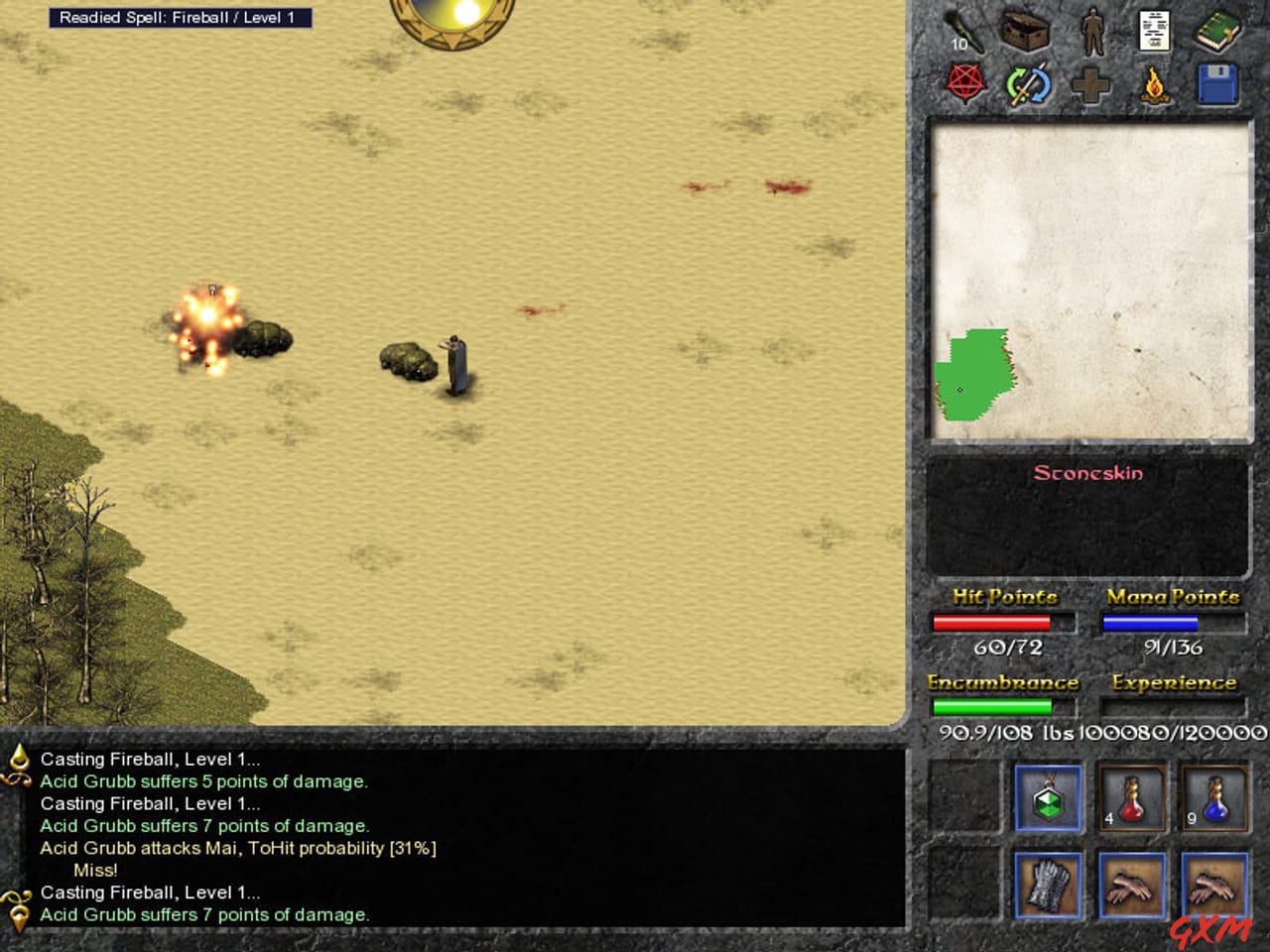
Task: Save the game with the floppy disk icon
Action: 1216,84
